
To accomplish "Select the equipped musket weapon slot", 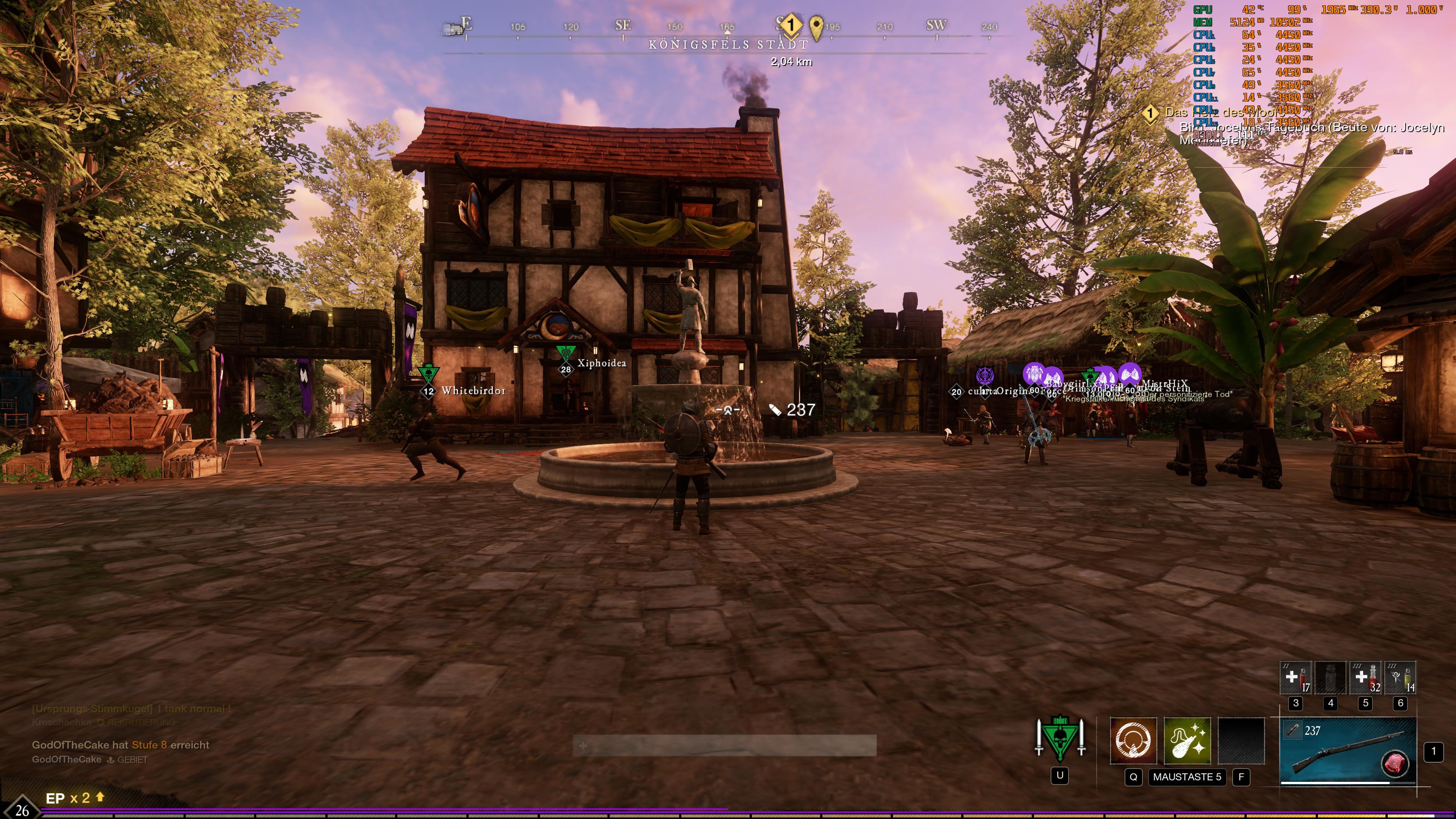I will pos(1348,751).
